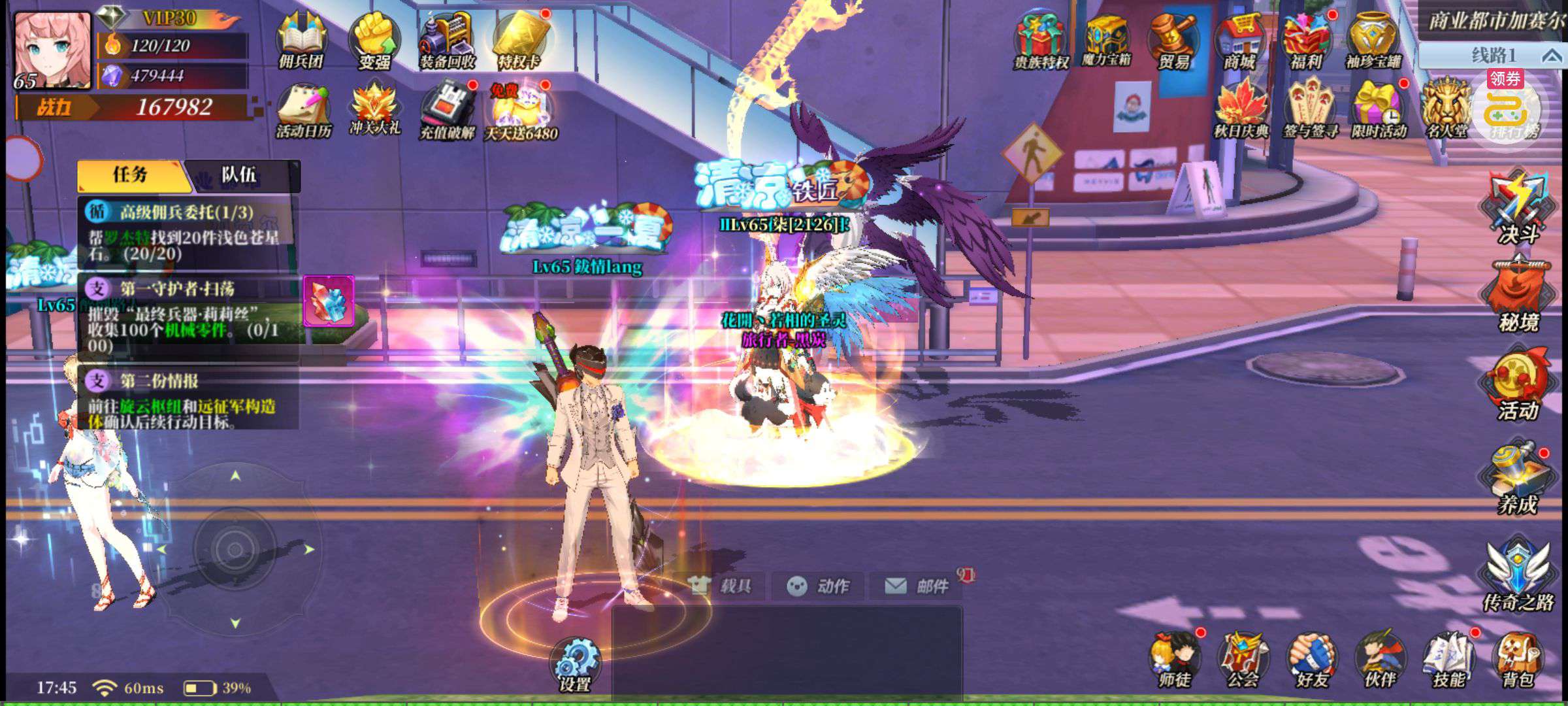Open the 佣兵团 mercenary guild icon

pyautogui.click(x=302, y=41)
